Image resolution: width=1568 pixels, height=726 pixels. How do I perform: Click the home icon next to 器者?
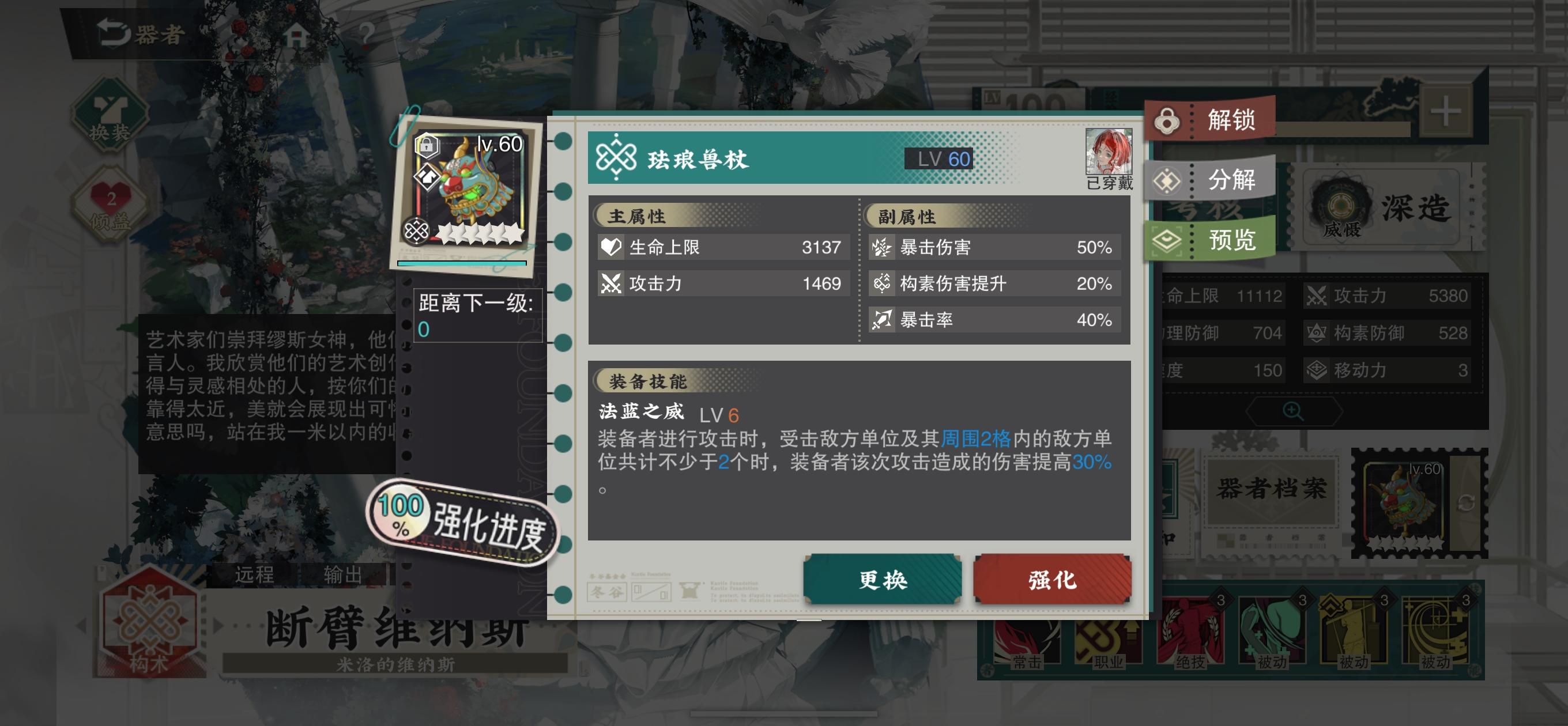[x=297, y=33]
